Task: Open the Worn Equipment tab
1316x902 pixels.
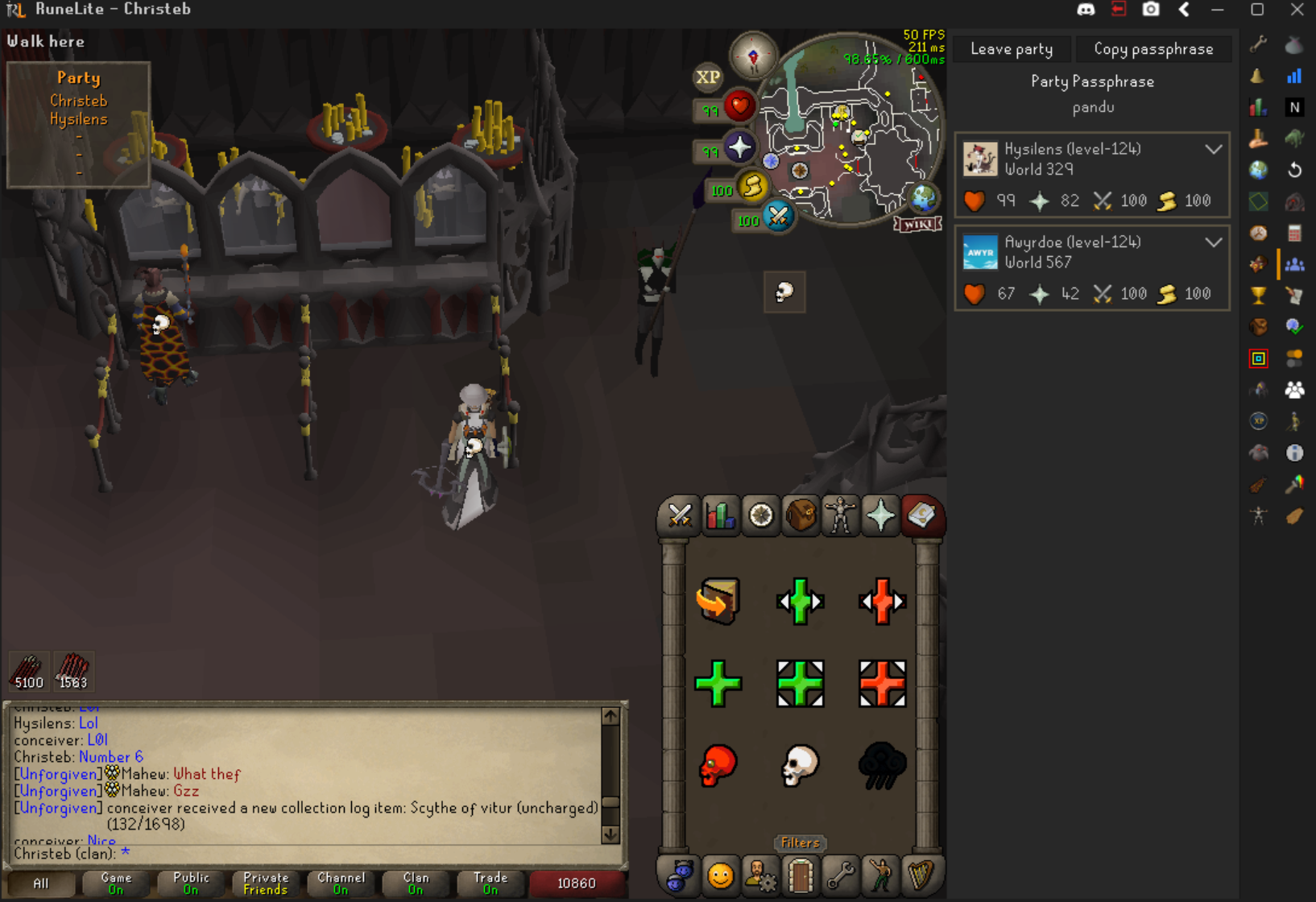Action: [x=840, y=515]
